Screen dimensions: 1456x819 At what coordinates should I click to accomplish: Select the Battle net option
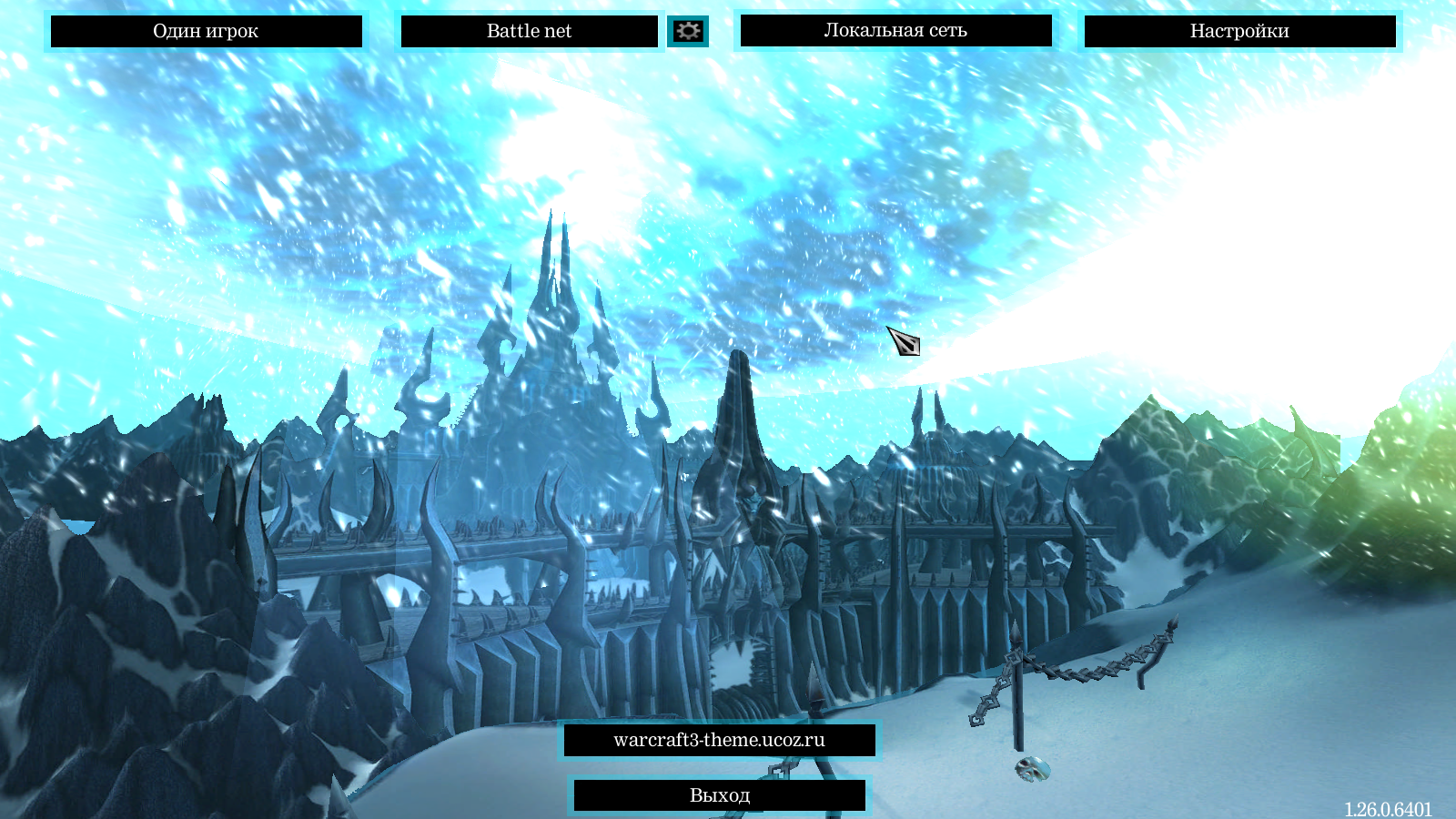tap(529, 31)
